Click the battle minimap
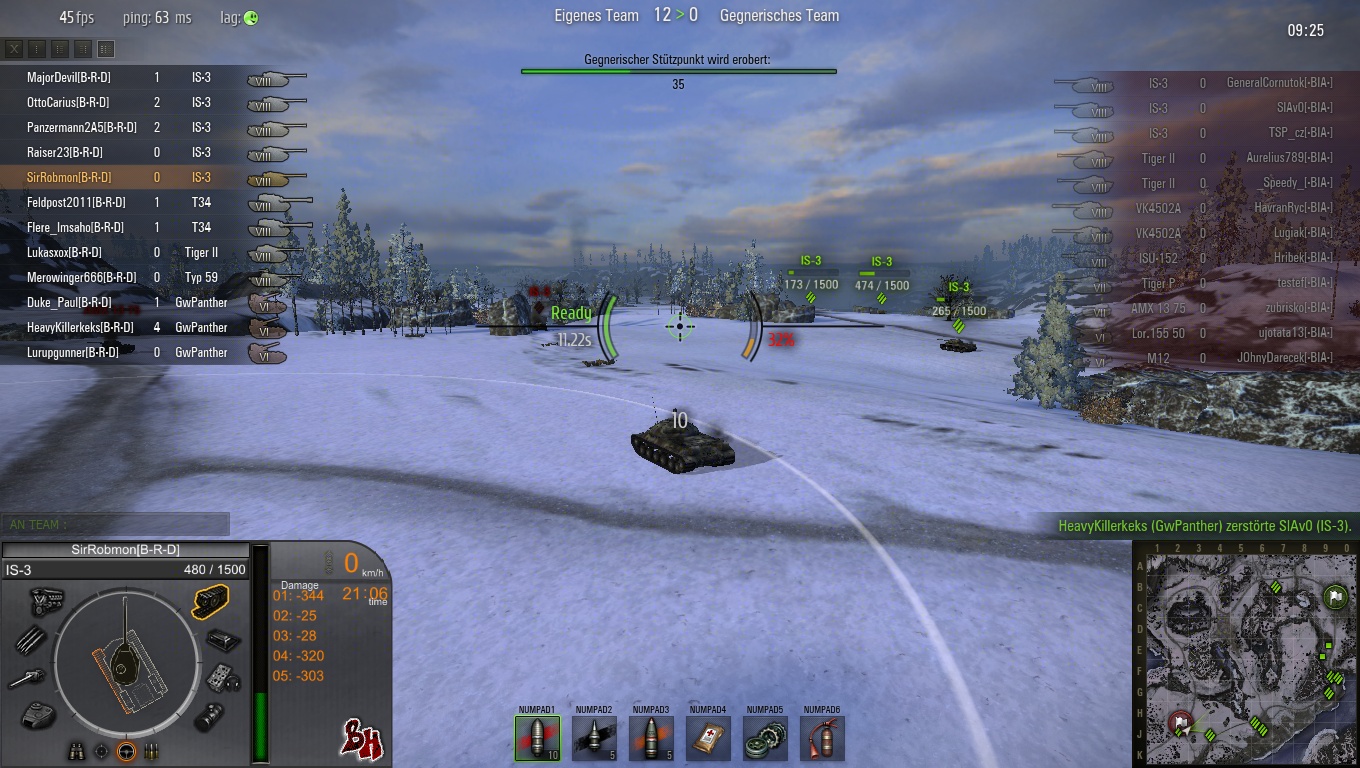Screen dimensions: 1360x768 [1244, 654]
